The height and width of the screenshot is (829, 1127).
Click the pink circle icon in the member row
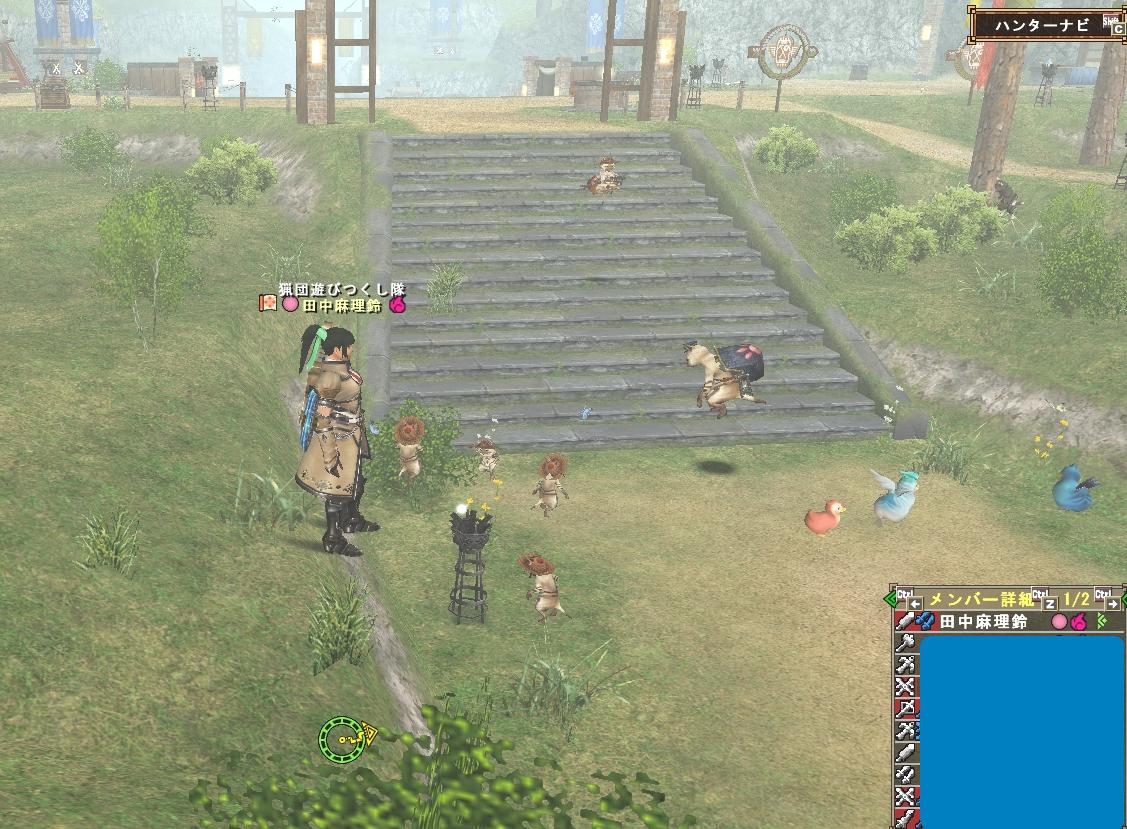(1059, 622)
